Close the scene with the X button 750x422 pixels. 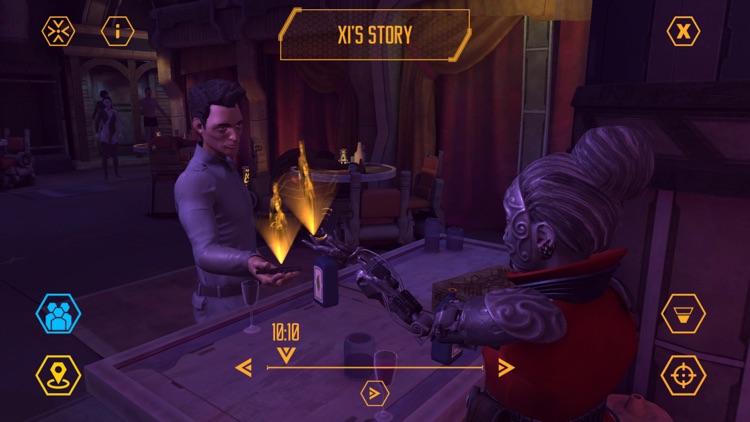pyautogui.click(x=683, y=31)
